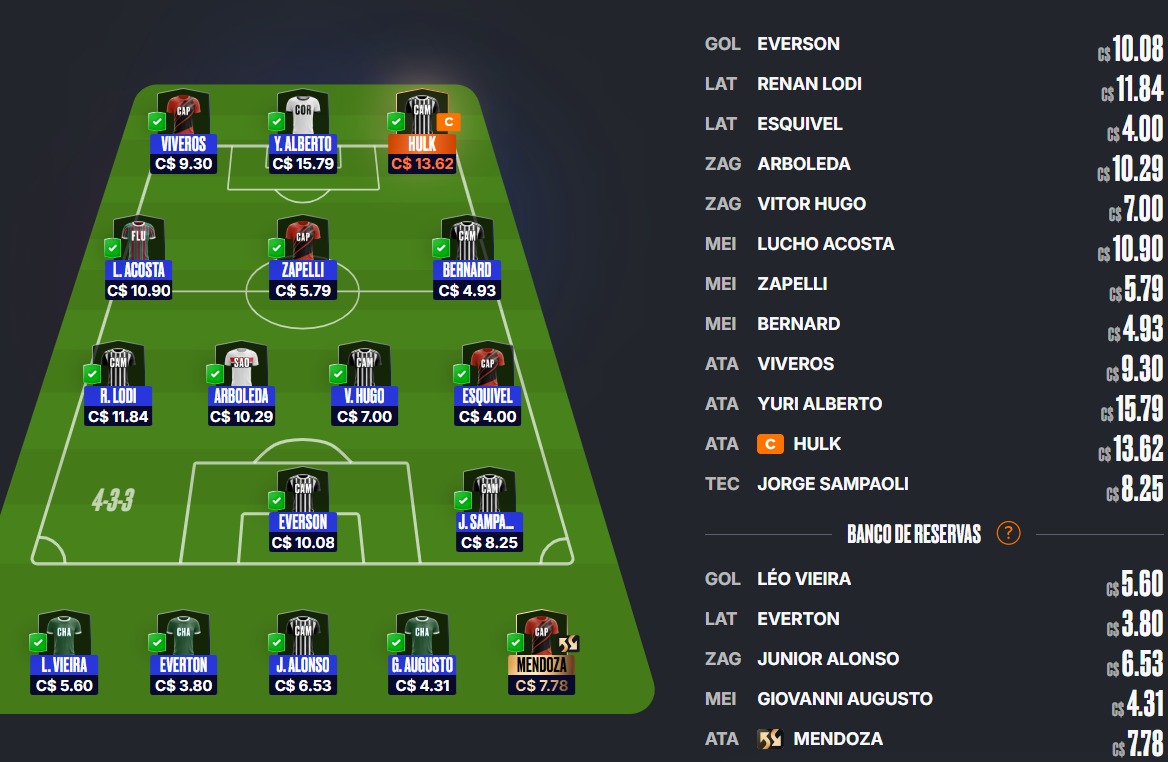Screen dimensions: 1168x762
Task: Open the Banco de Reservas help icon
Action: (x=1008, y=533)
